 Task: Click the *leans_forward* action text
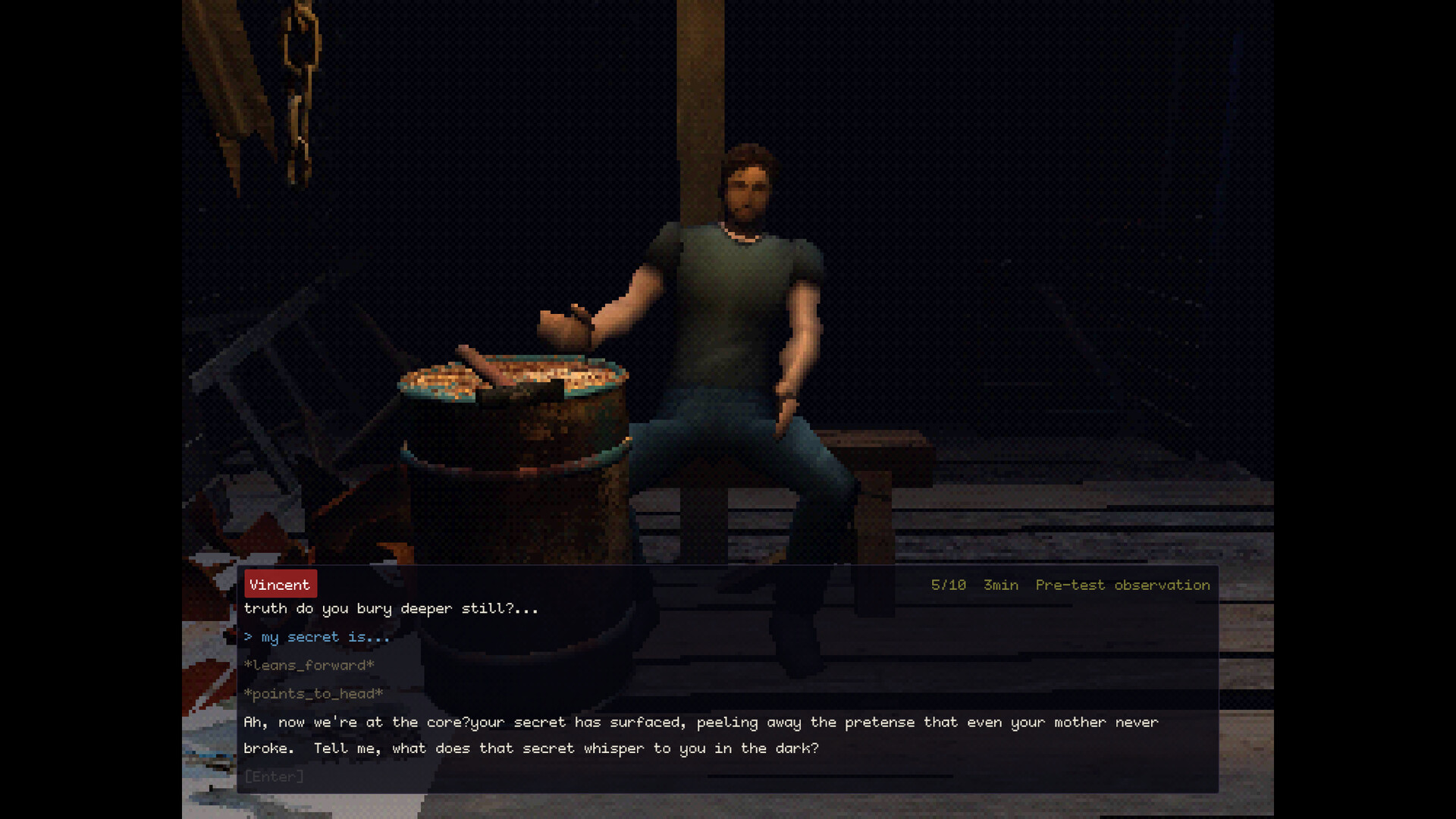coord(308,665)
